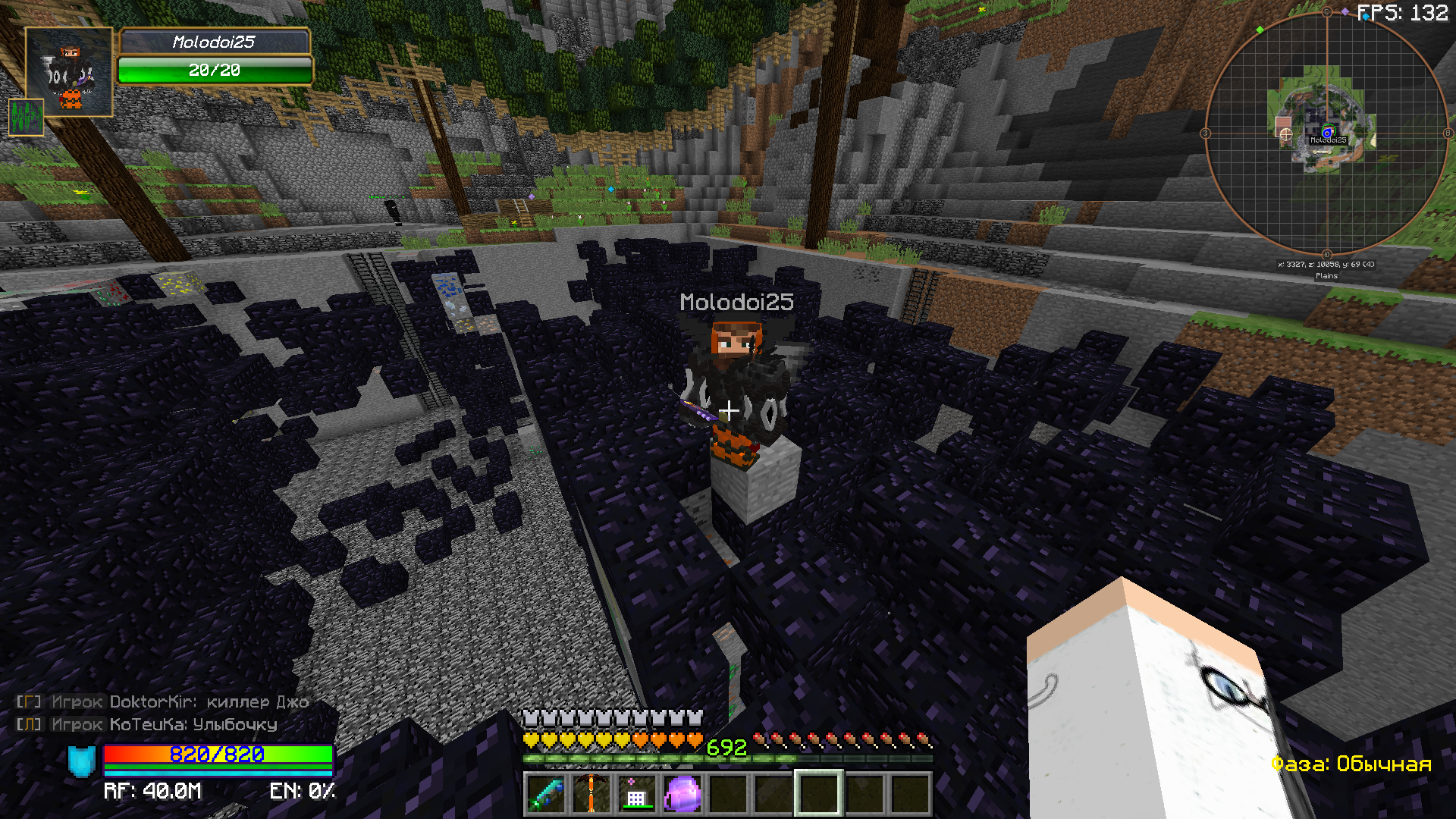Select the purple orb hotbar slot

click(x=682, y=793)
